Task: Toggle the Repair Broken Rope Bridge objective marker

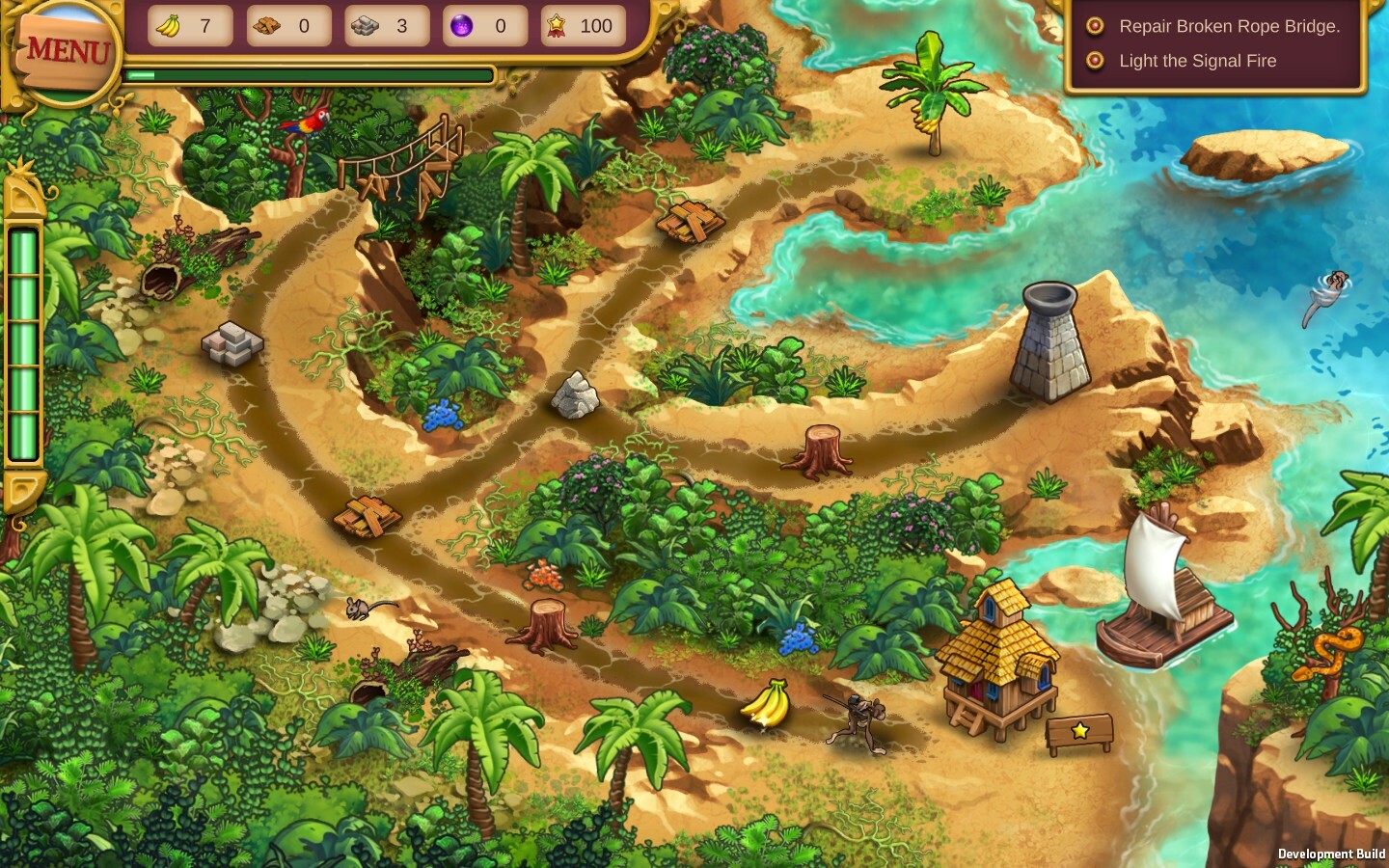Action: tap(1095, 27)
